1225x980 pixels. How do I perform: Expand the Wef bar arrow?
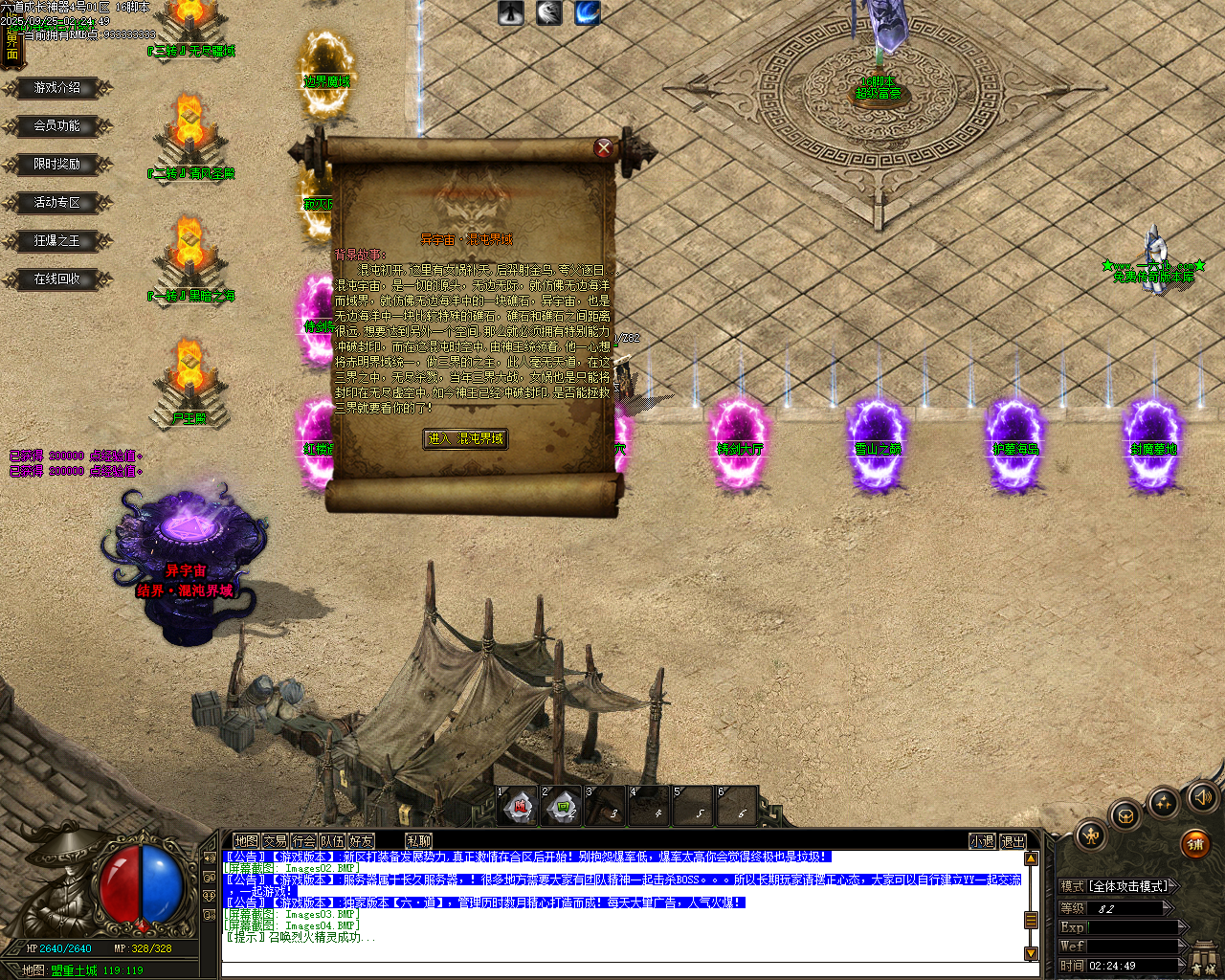coord(1183,946)
